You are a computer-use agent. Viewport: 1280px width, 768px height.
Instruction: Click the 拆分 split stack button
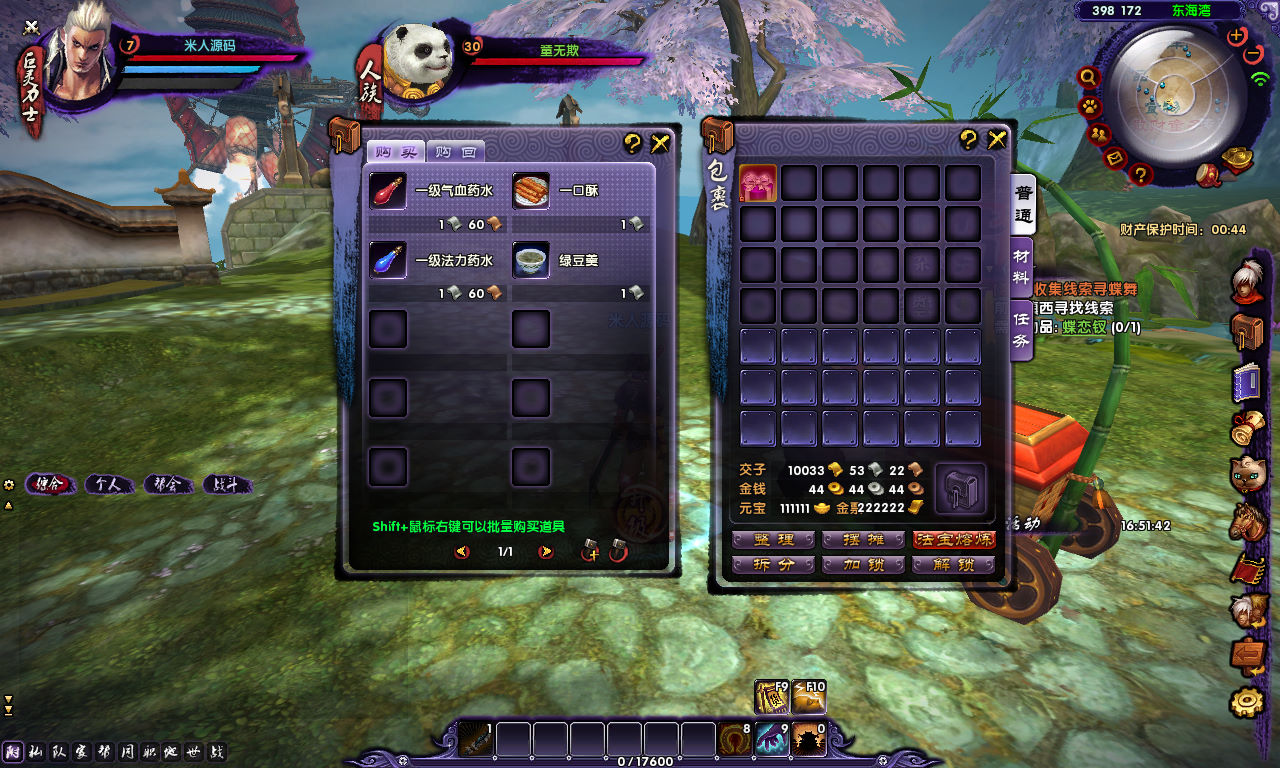773,565
